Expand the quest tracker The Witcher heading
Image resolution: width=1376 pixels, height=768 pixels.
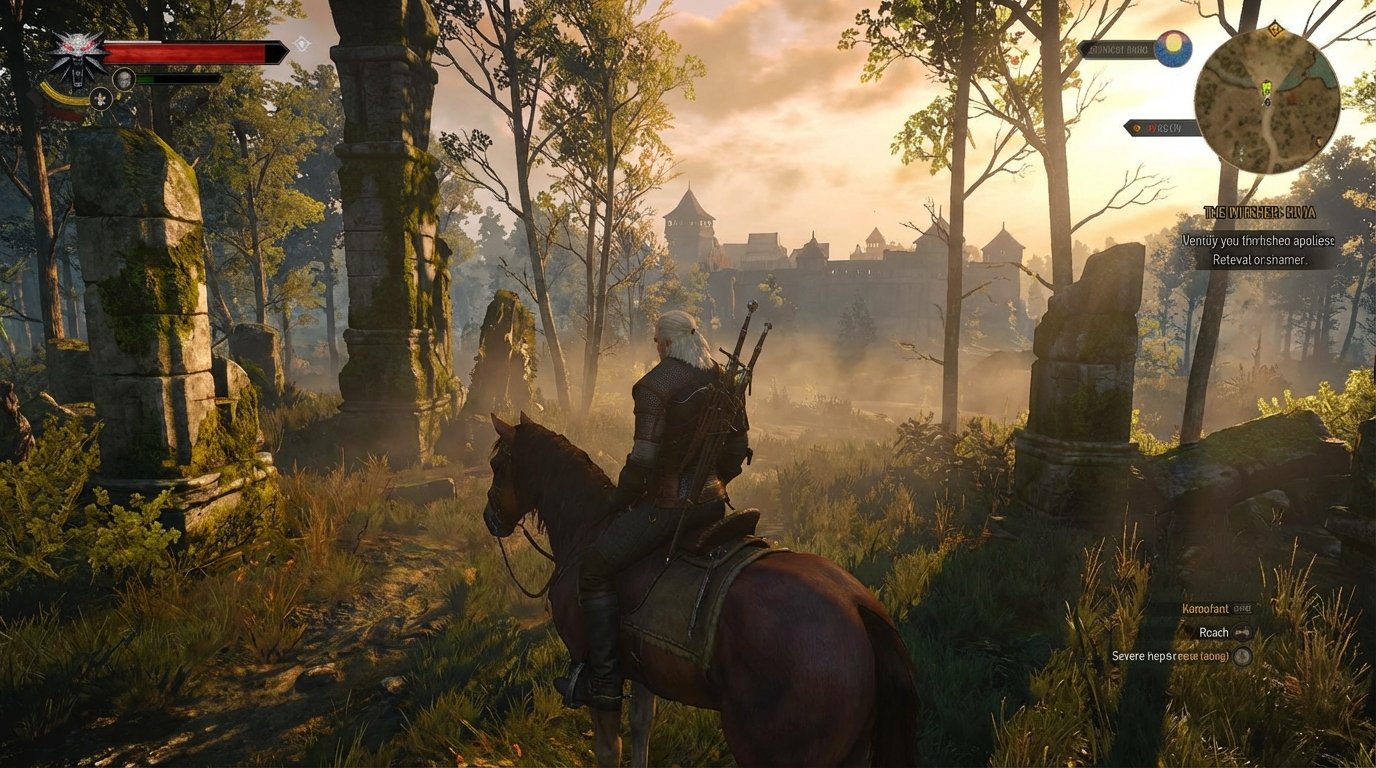1259,211
